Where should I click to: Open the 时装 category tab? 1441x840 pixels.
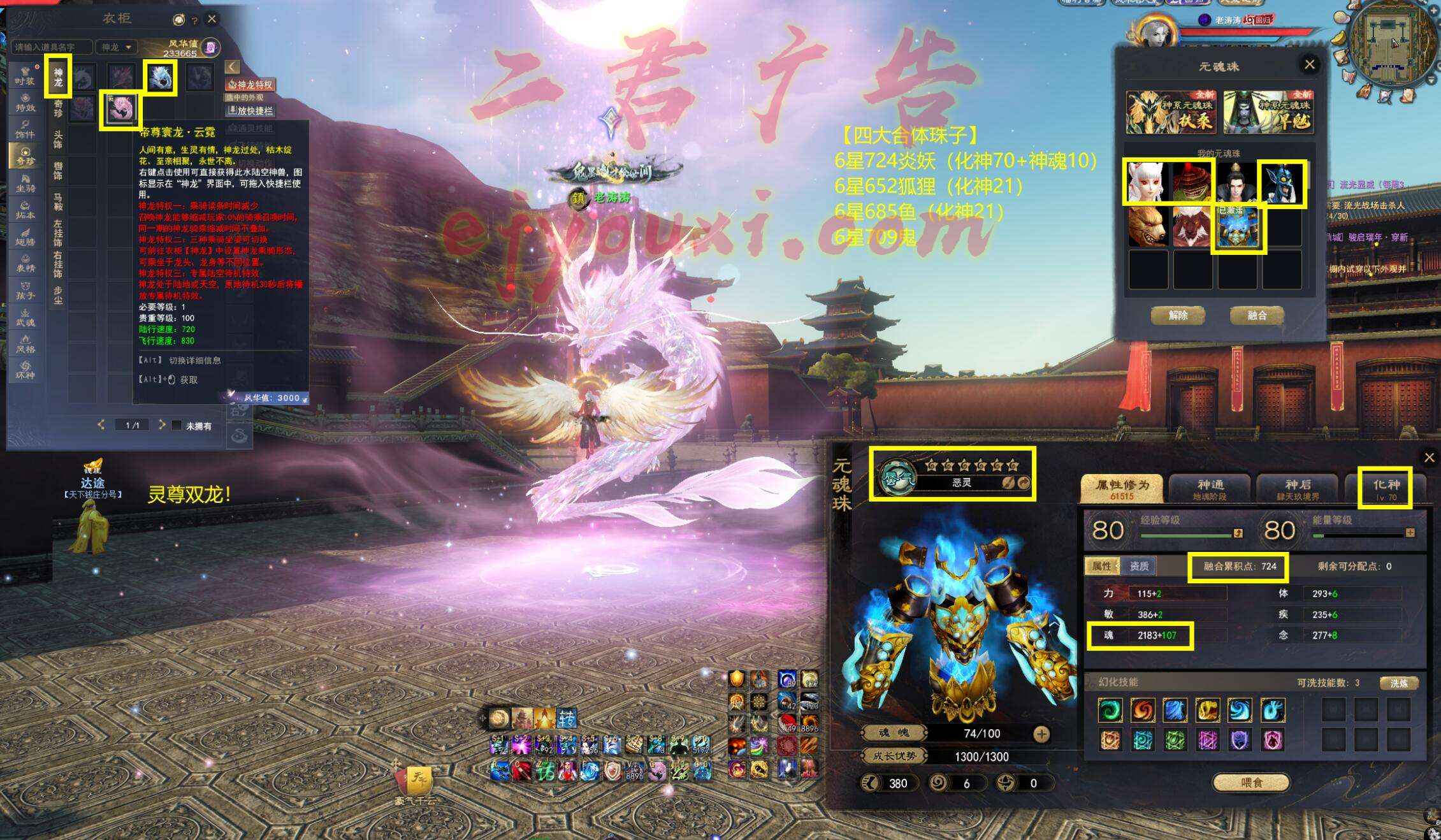coord(25,76)
